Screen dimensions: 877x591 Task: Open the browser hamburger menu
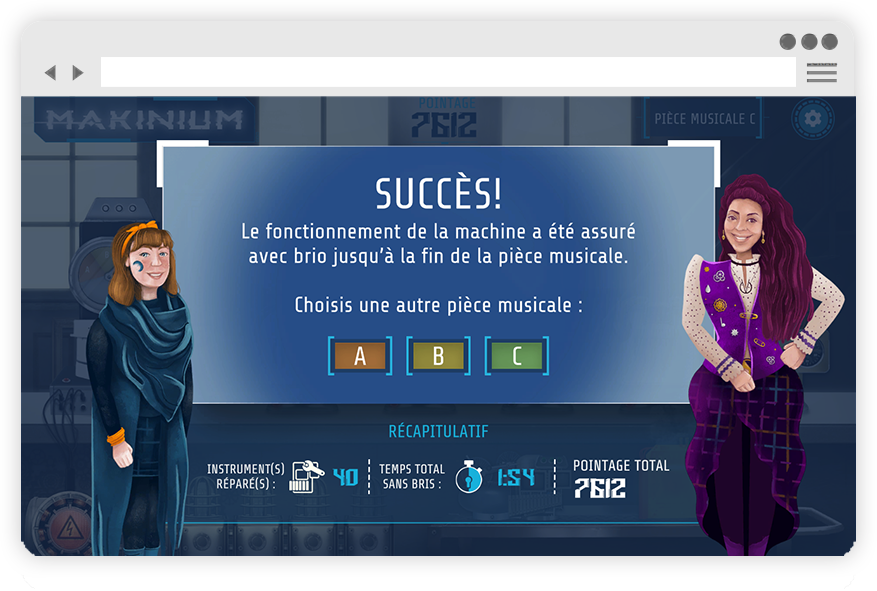(821, 73)
